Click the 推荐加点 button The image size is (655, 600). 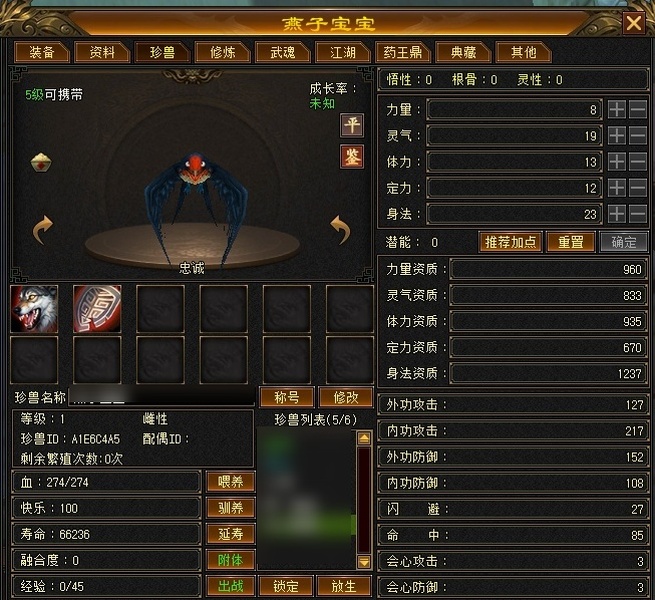click(x=511, y=242)
